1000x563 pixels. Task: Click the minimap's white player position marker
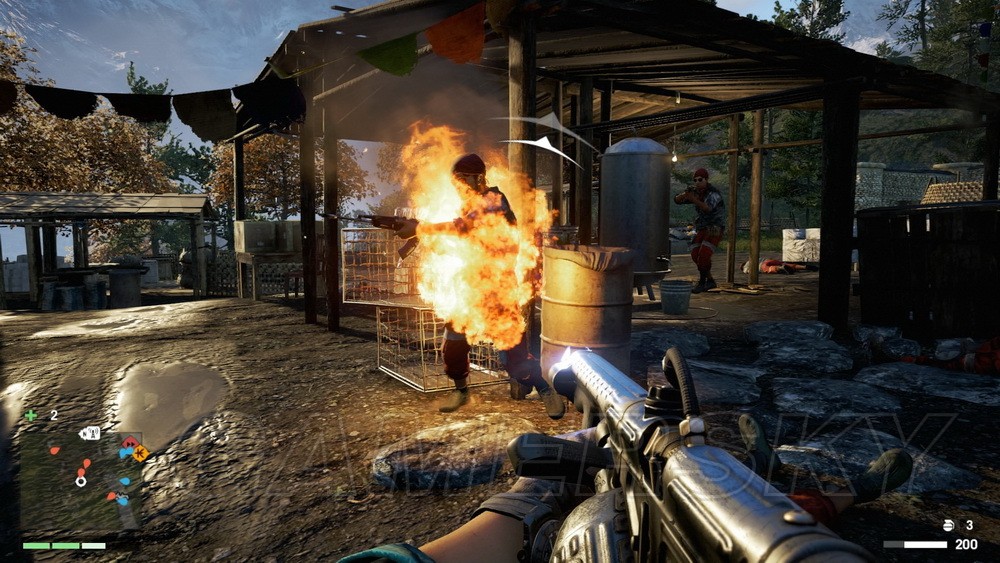click(x=81, y=480)
